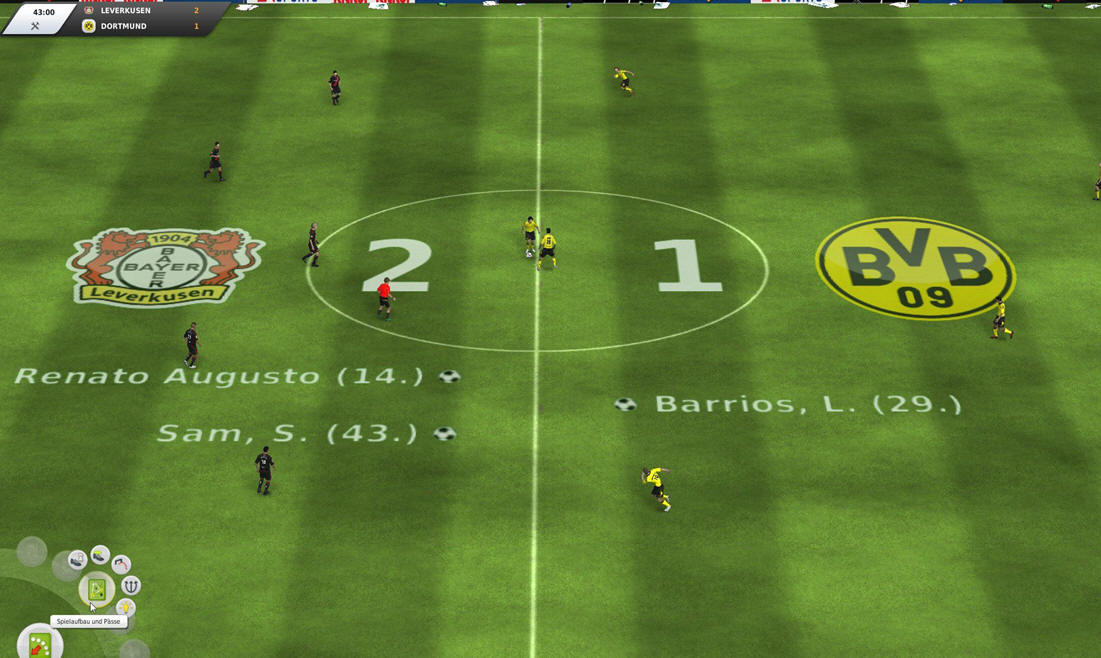Screen dimensions: 1101x658
Task: Pick the three upward arrows icon
Action: coord(131,586)
